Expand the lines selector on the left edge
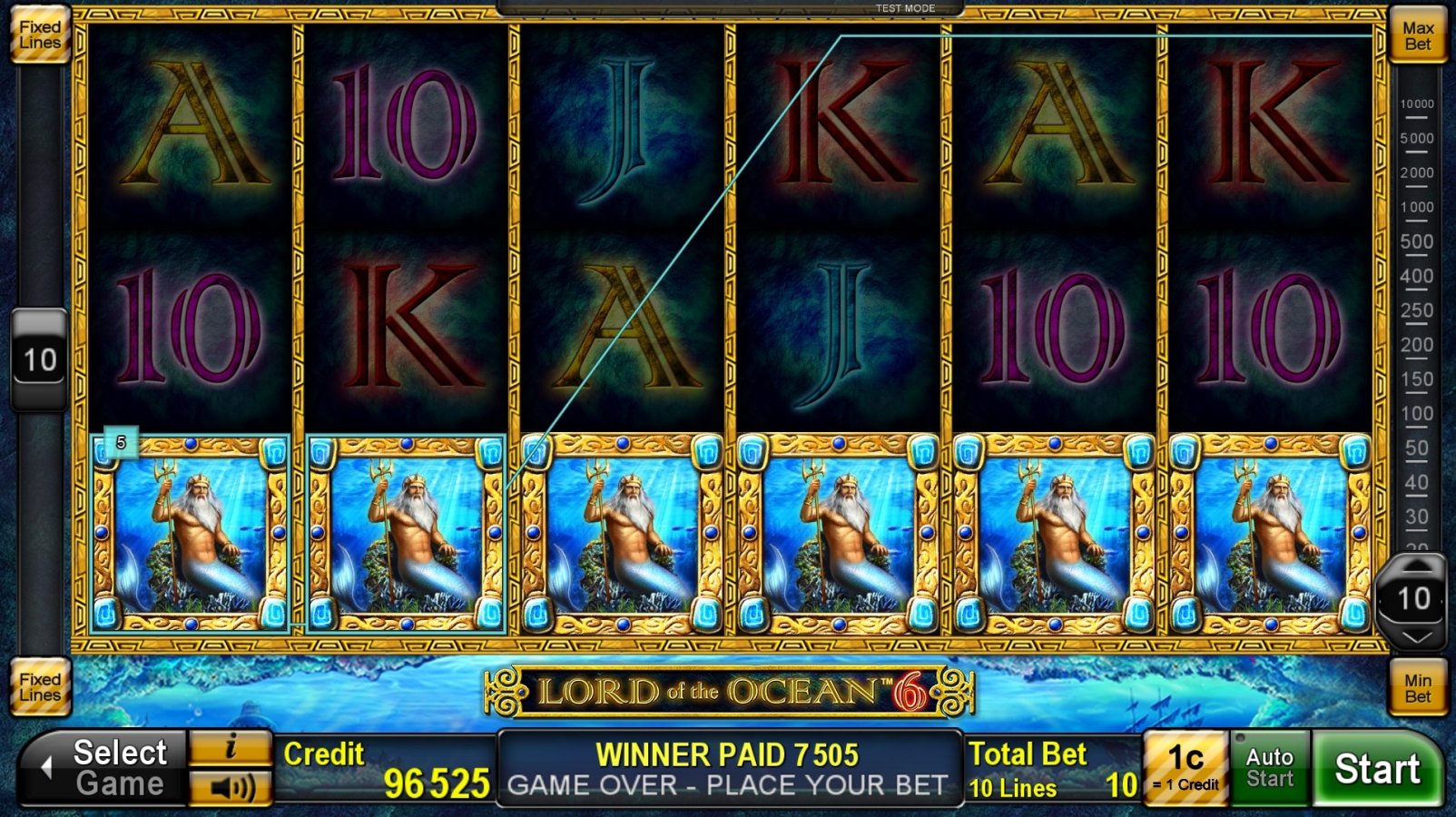Viewport: 1456px width, 817px height. (x=40, y=357)
